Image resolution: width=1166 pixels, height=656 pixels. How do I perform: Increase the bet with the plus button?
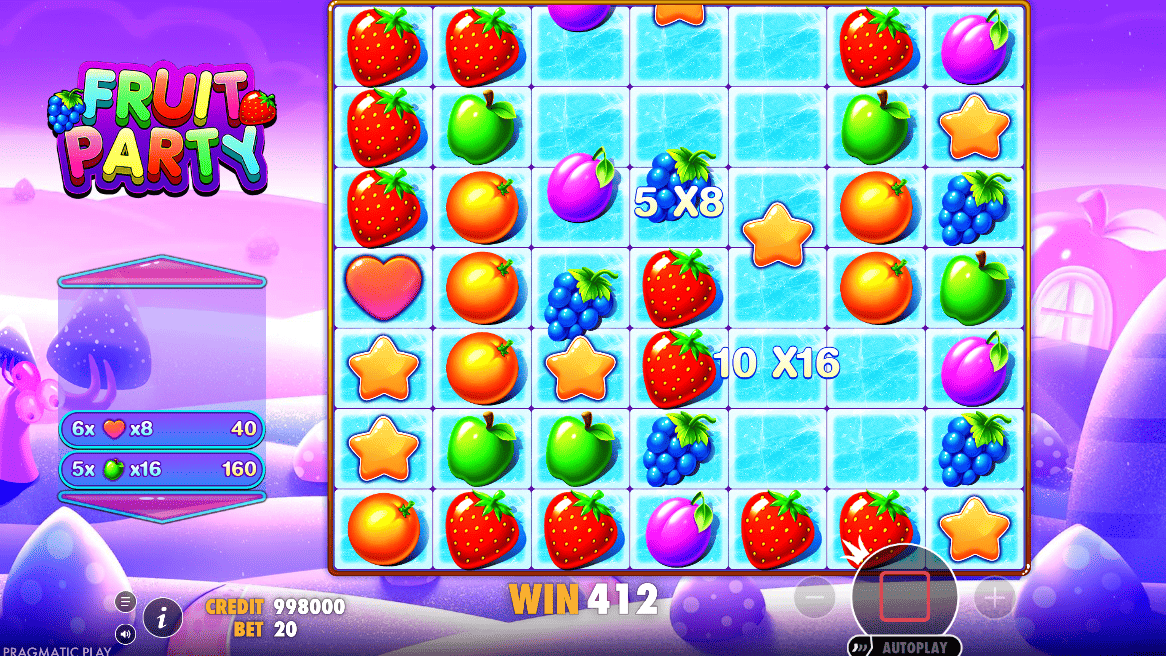(x=994, y=598)
